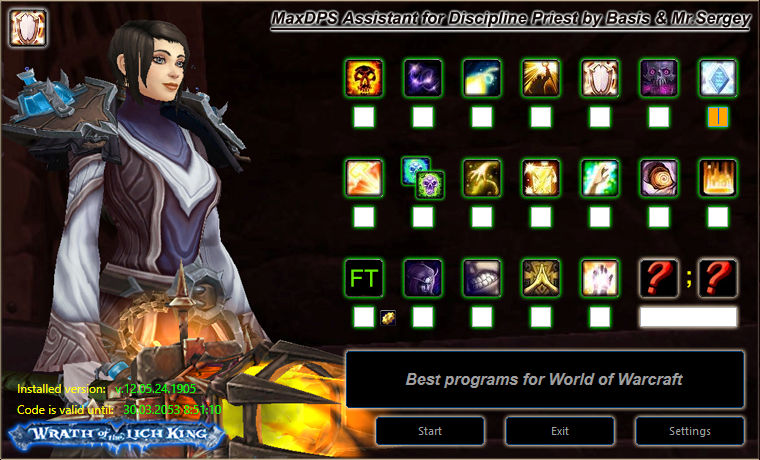This screenshot has width=760, height=460.
Task: Open the Settings window
Action: tap(688, 431)
